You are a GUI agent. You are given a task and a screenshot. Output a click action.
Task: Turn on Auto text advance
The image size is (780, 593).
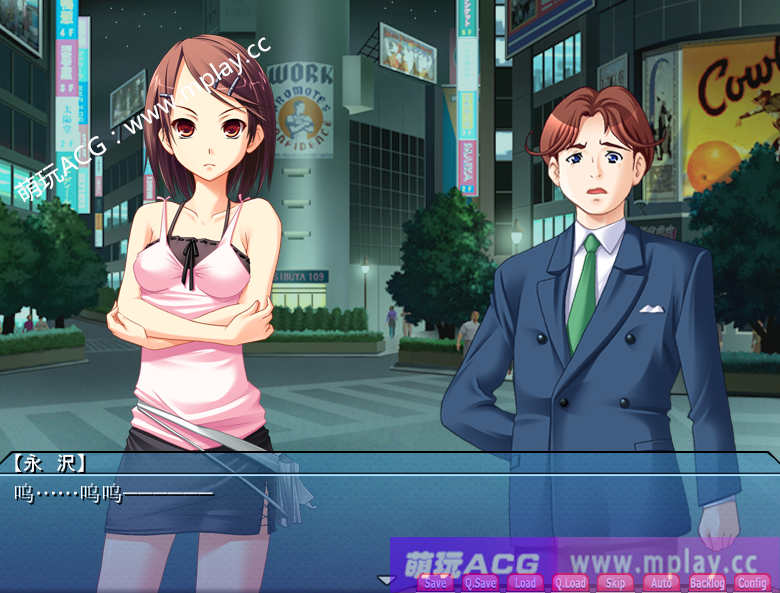[x=661, y=583]
